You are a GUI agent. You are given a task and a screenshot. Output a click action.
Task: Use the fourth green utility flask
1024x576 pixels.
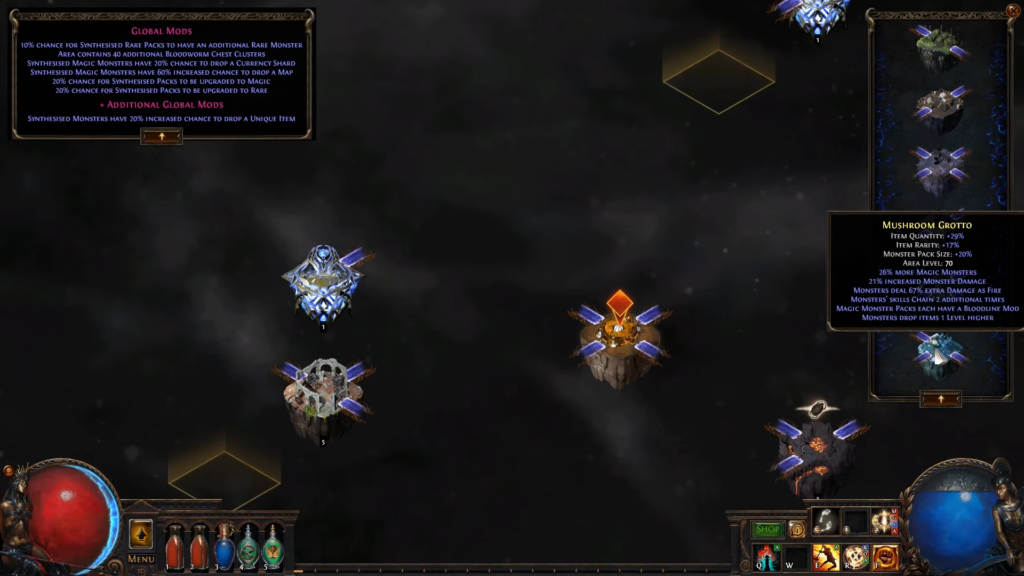248,547
